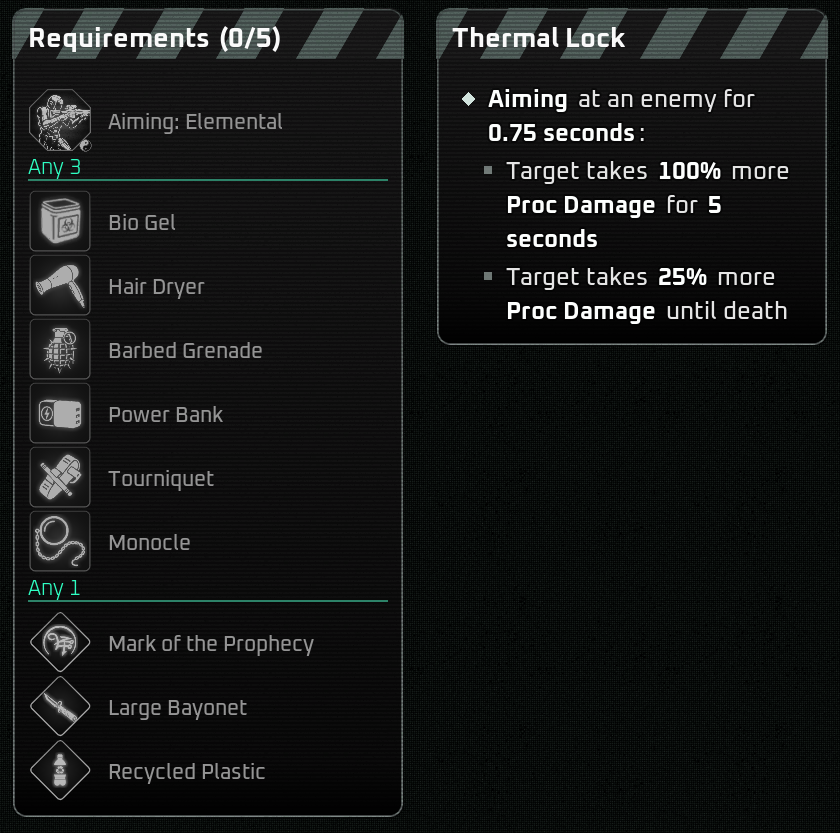Select the Recycled Plastic item icon
The height and width of the screenshot is (833, 840).
click(x=60, y=771)
